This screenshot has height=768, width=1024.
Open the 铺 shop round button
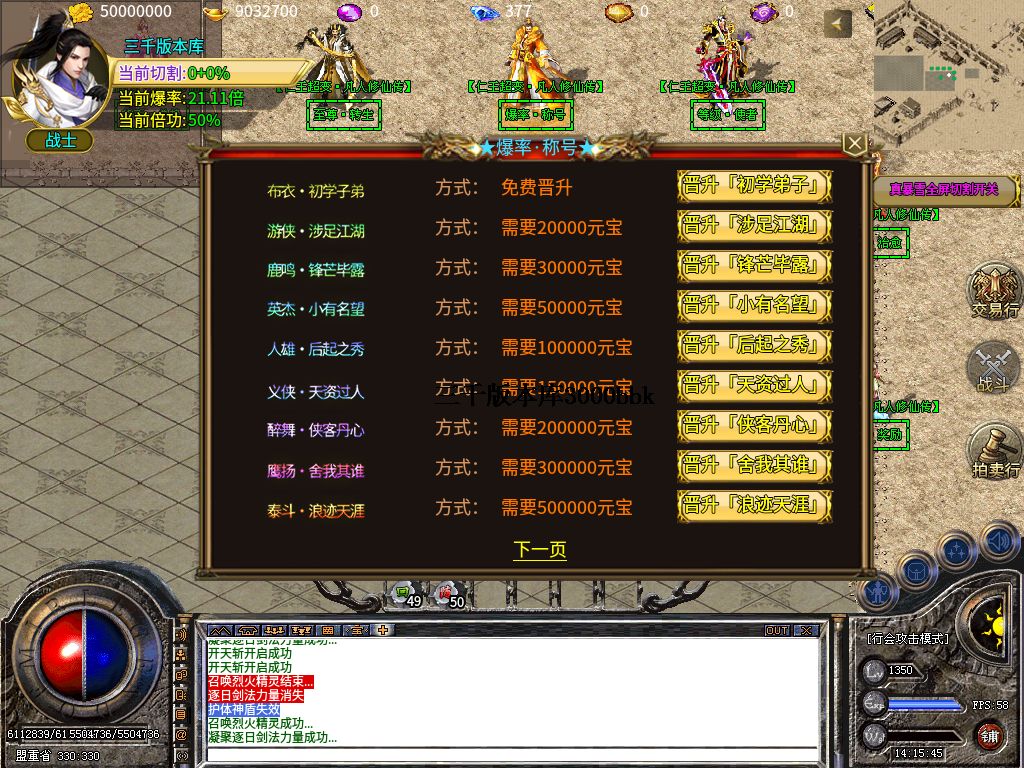pyautogui.click(x=989, y=737)
